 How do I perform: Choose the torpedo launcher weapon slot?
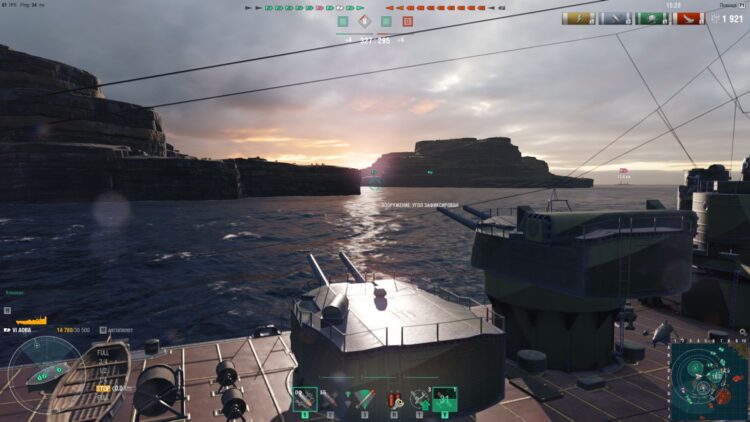[x=363, y=400]
